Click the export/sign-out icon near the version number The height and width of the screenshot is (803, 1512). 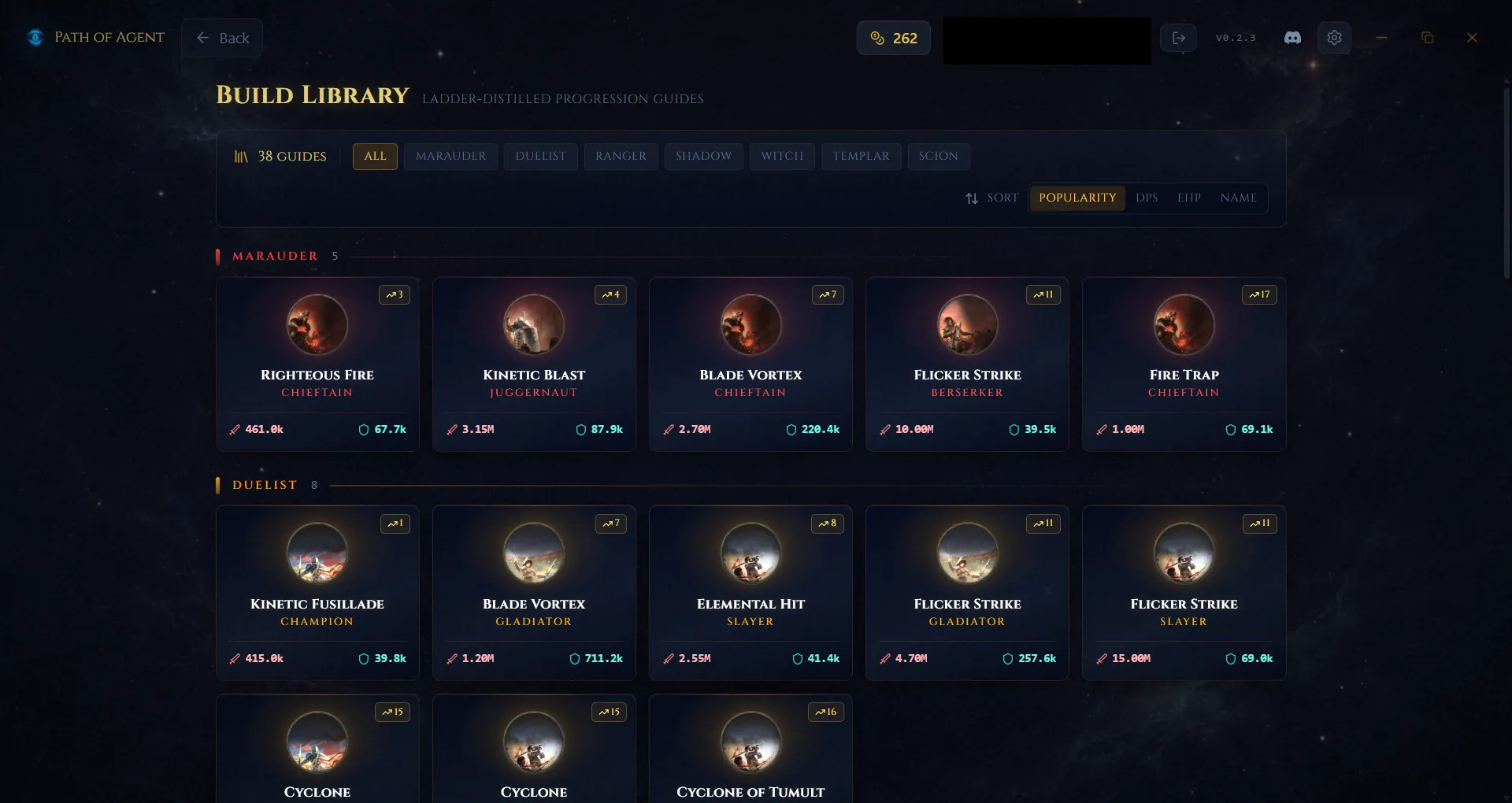pos(1179,37)
